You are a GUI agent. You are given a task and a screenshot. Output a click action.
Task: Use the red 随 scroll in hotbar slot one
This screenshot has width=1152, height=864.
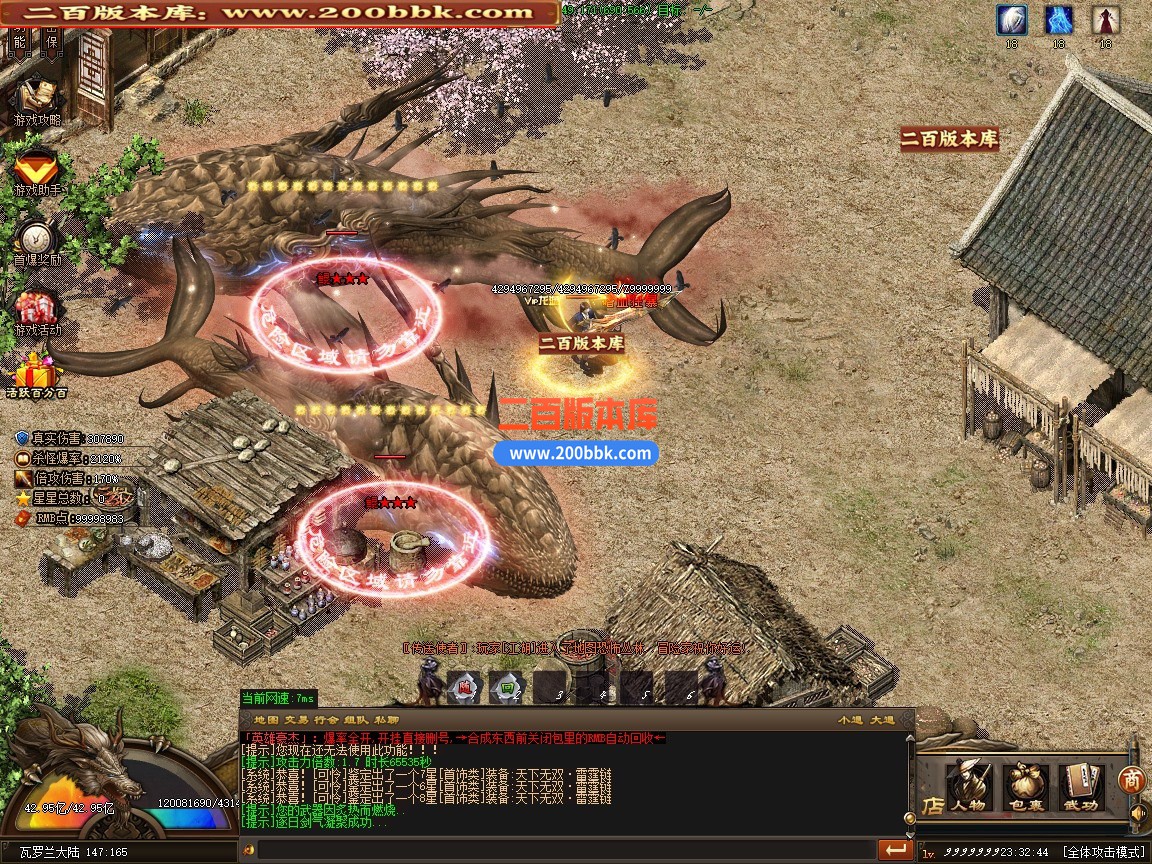tap(463, 686)
